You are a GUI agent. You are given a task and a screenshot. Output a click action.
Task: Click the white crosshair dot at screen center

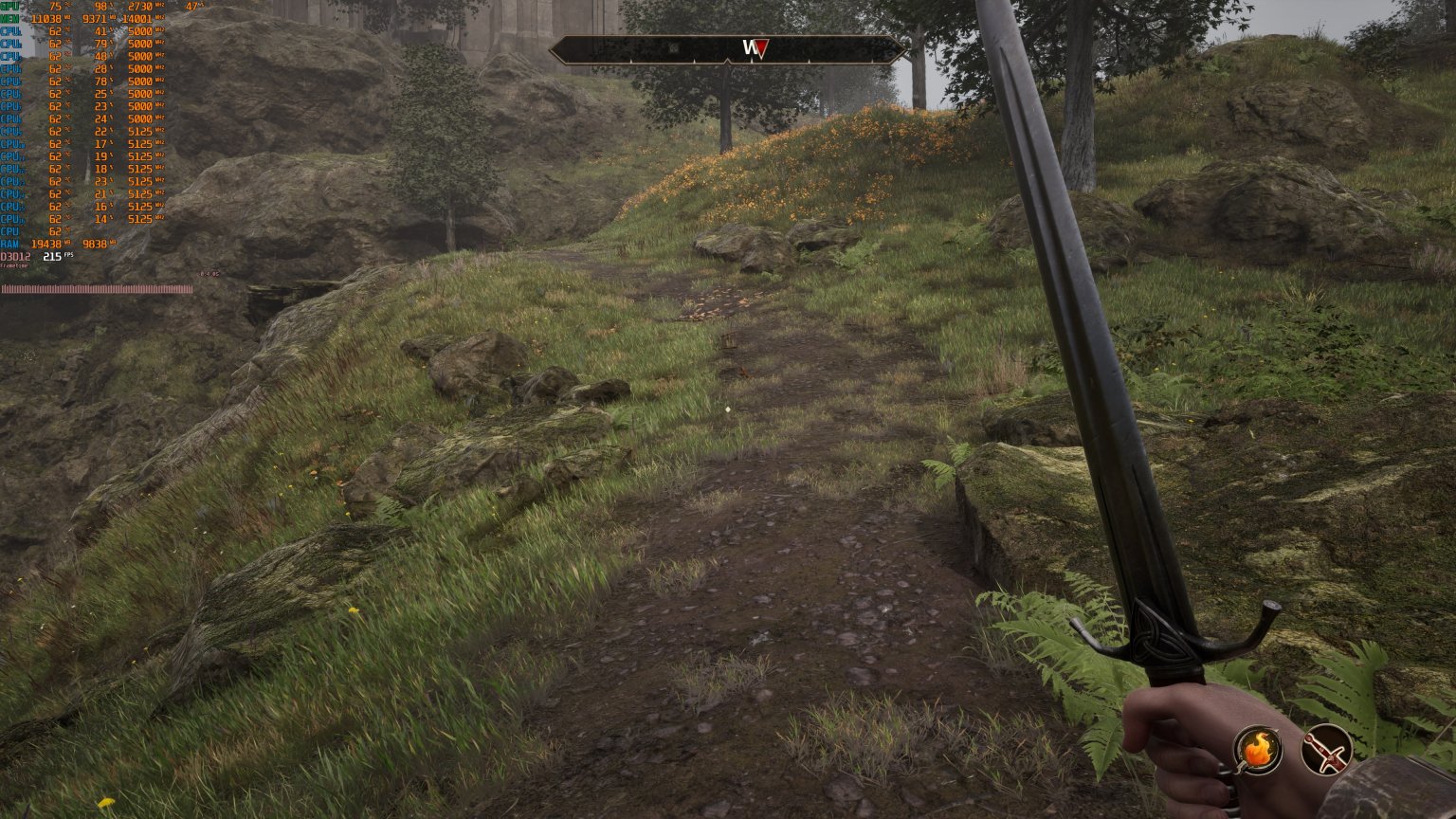tap(728, 409)
